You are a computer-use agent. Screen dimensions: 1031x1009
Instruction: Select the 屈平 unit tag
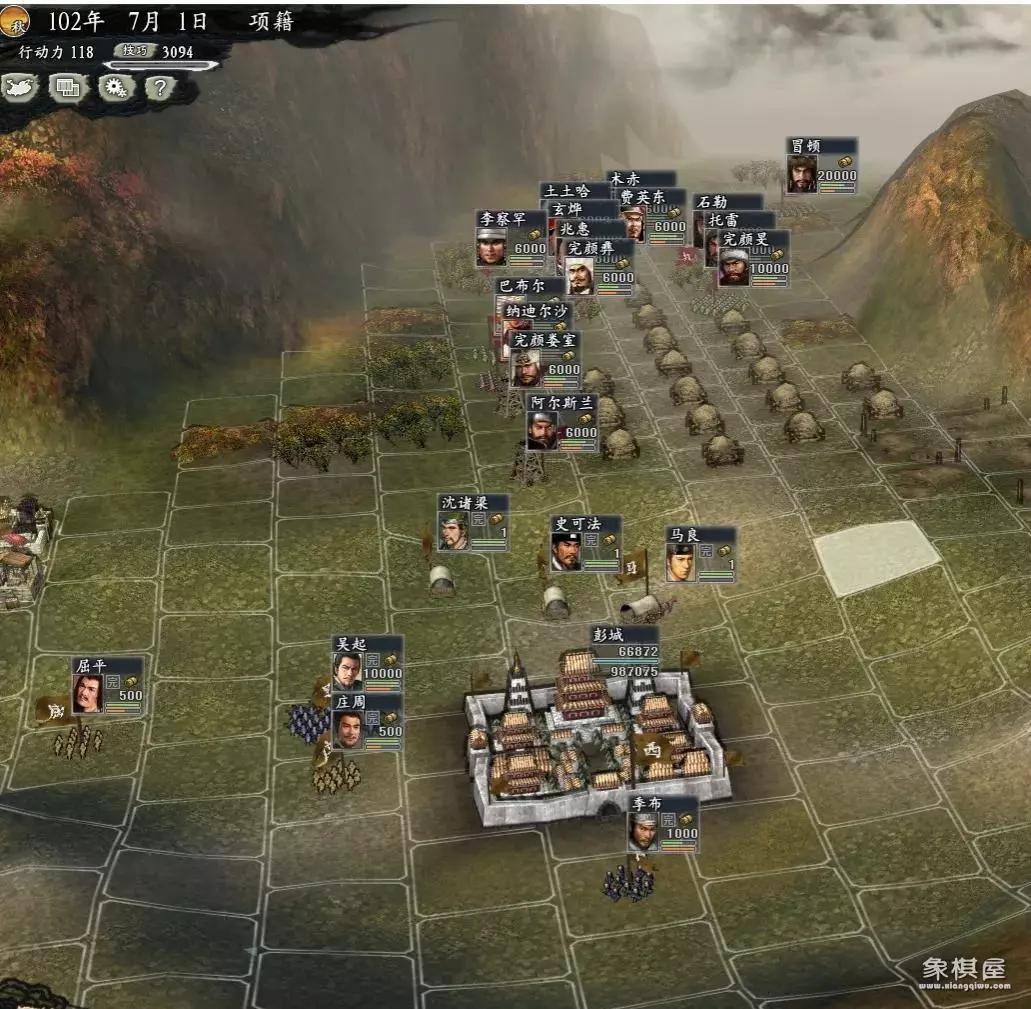pos(107,686)
